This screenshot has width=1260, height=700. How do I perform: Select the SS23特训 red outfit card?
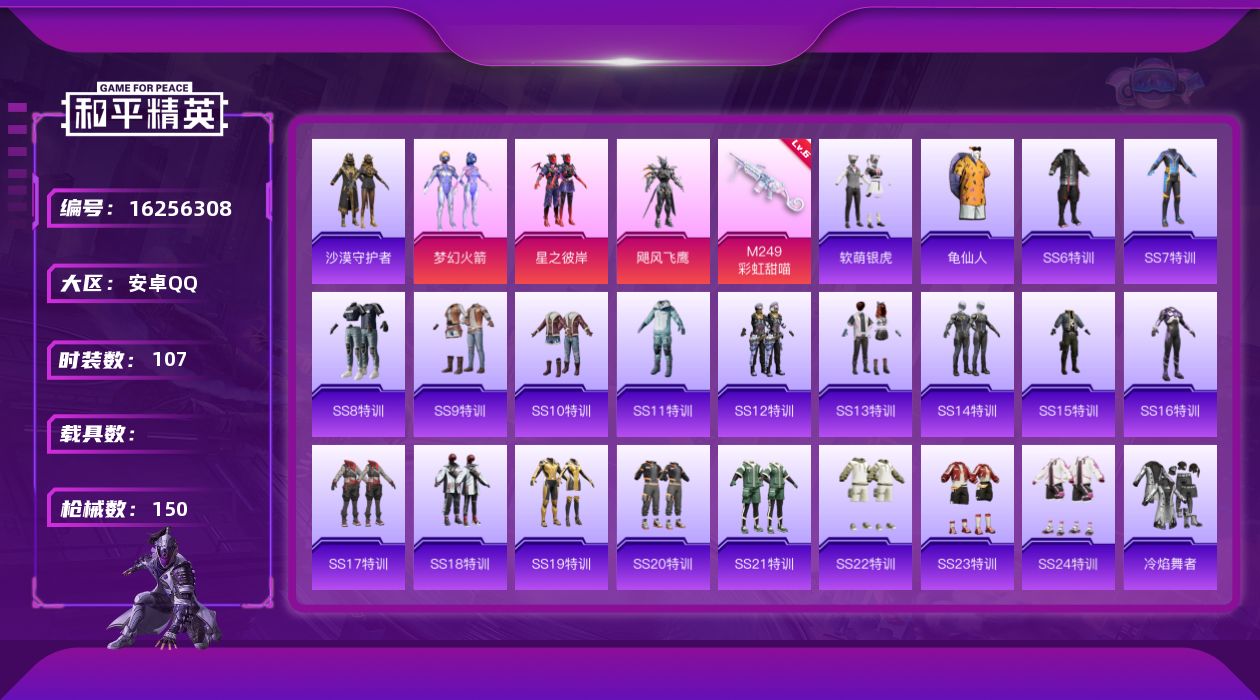967,517
